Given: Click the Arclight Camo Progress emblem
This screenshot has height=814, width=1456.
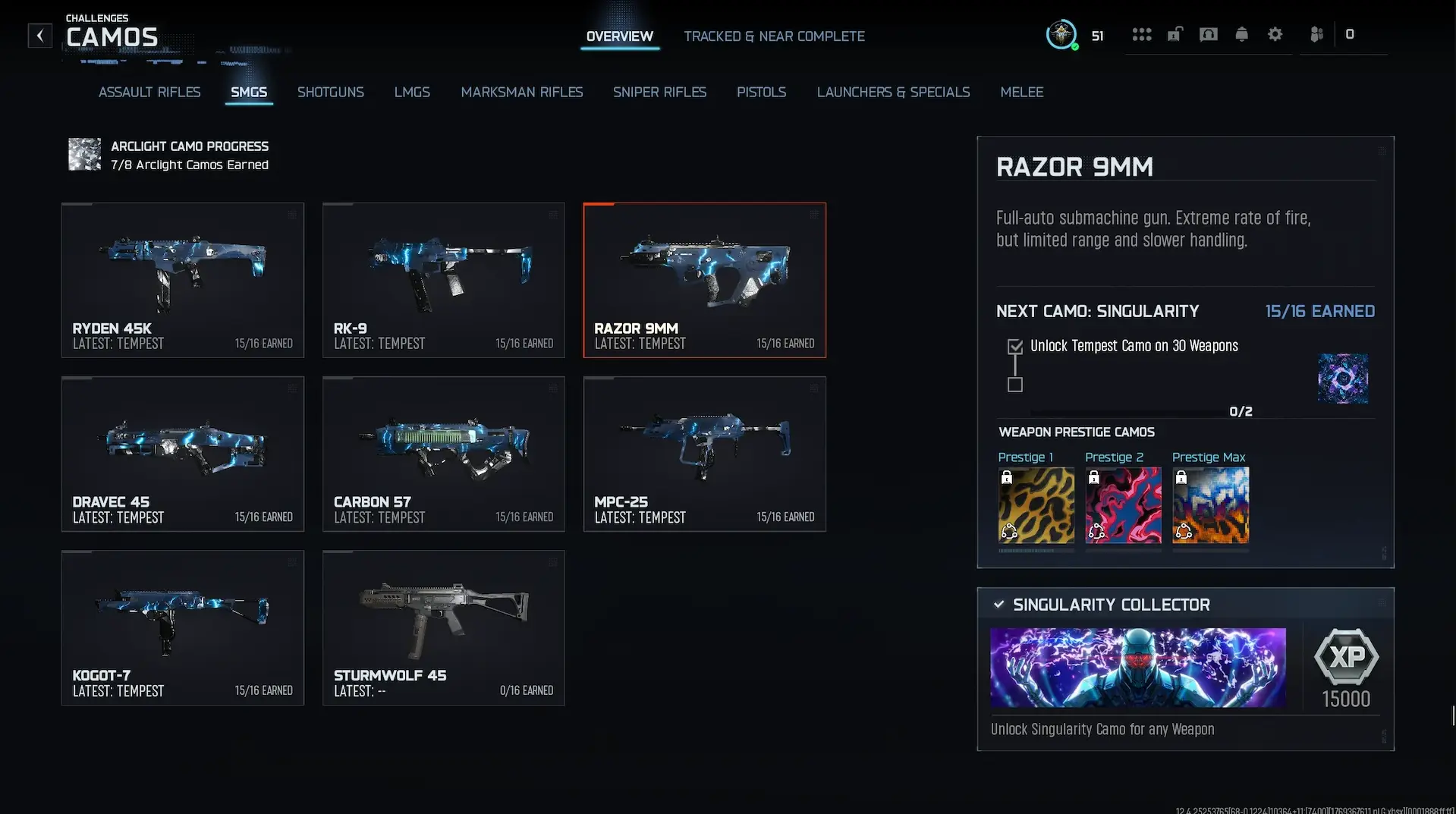Looking at the screenshot, I should click(83, 154).
